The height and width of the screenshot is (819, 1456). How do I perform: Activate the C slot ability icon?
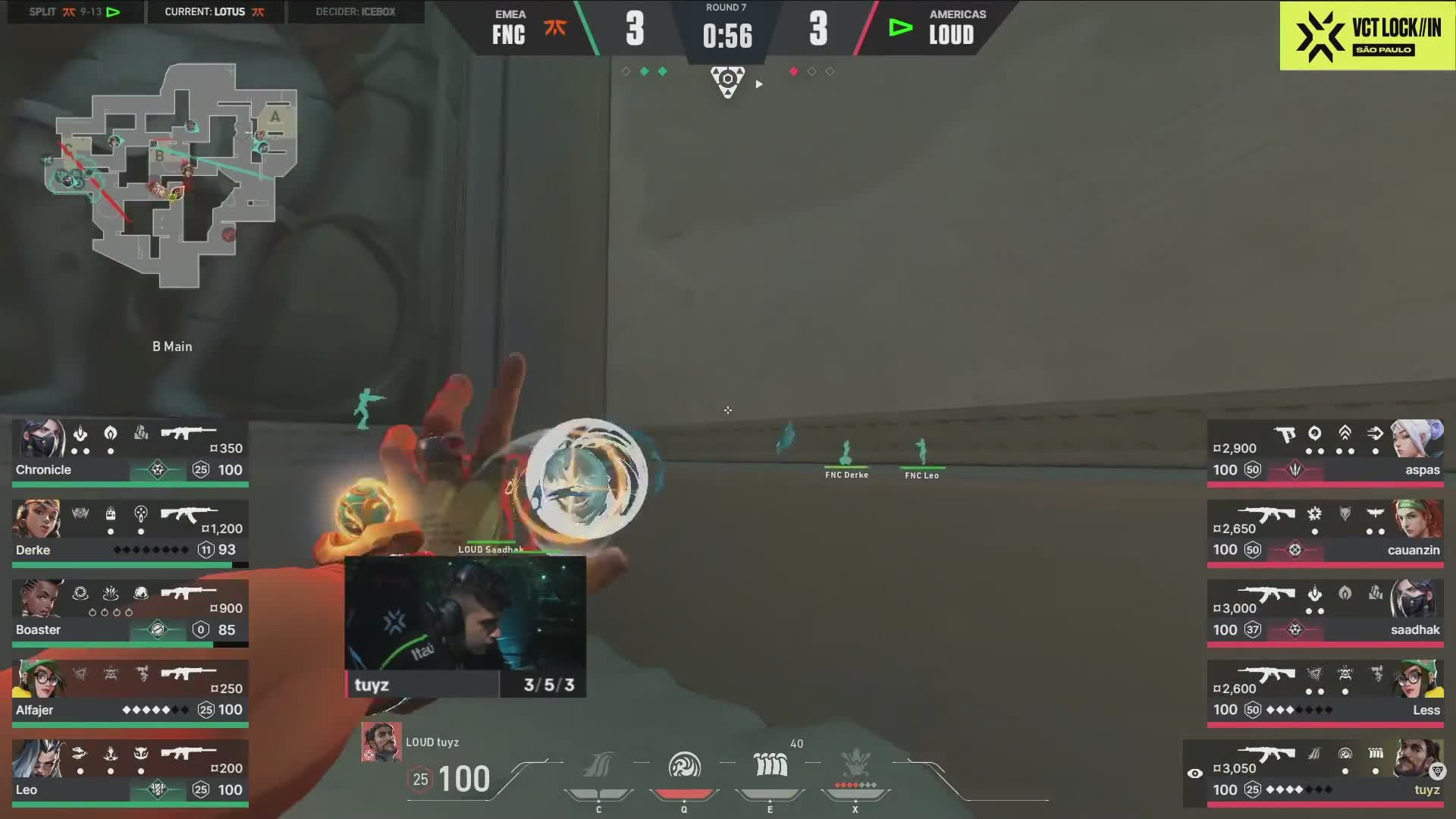tap(598, 766)
